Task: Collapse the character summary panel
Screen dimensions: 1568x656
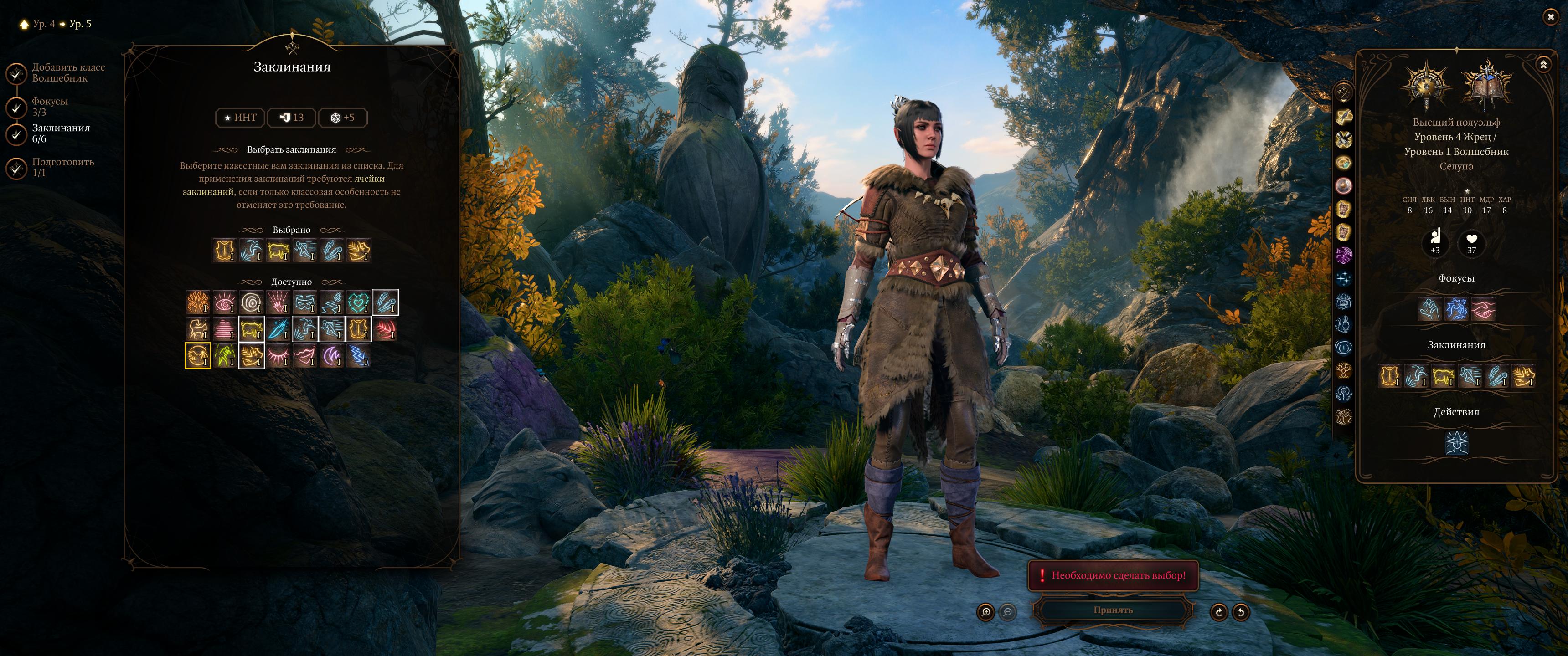Action: (1543, 65)
